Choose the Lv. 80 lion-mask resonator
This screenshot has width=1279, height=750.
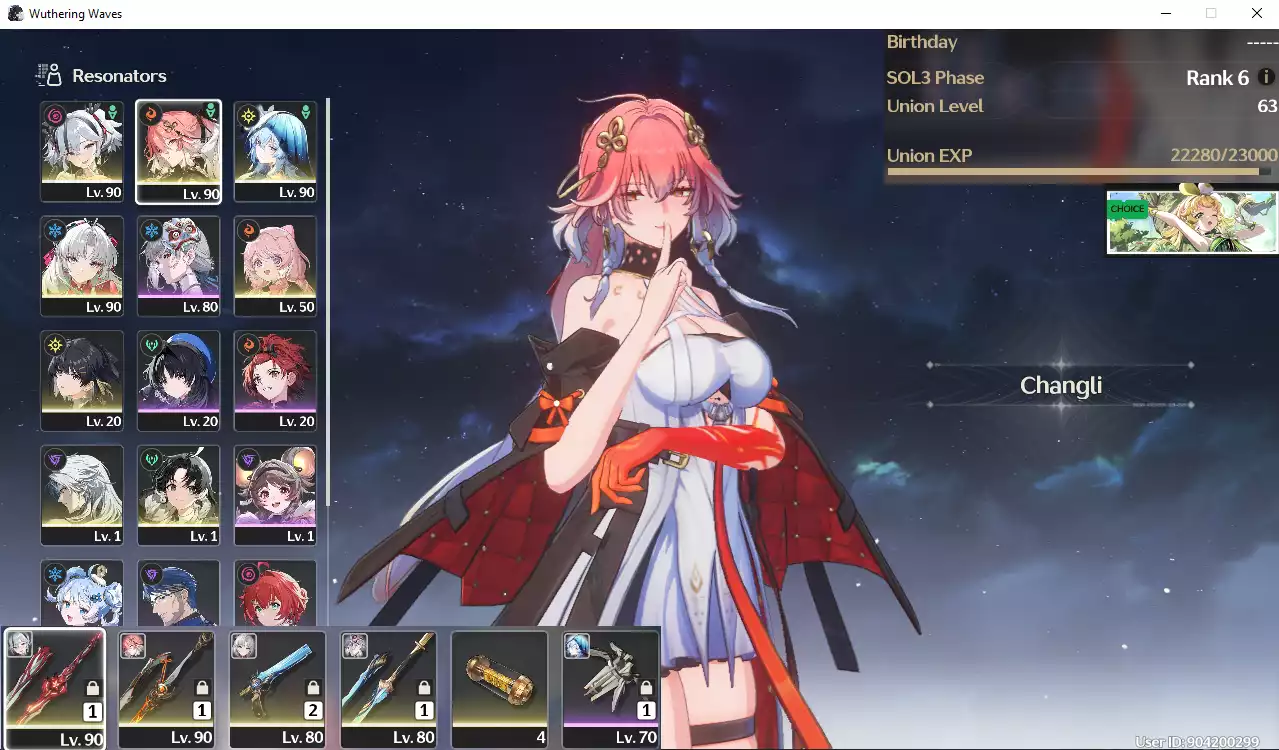178,265
